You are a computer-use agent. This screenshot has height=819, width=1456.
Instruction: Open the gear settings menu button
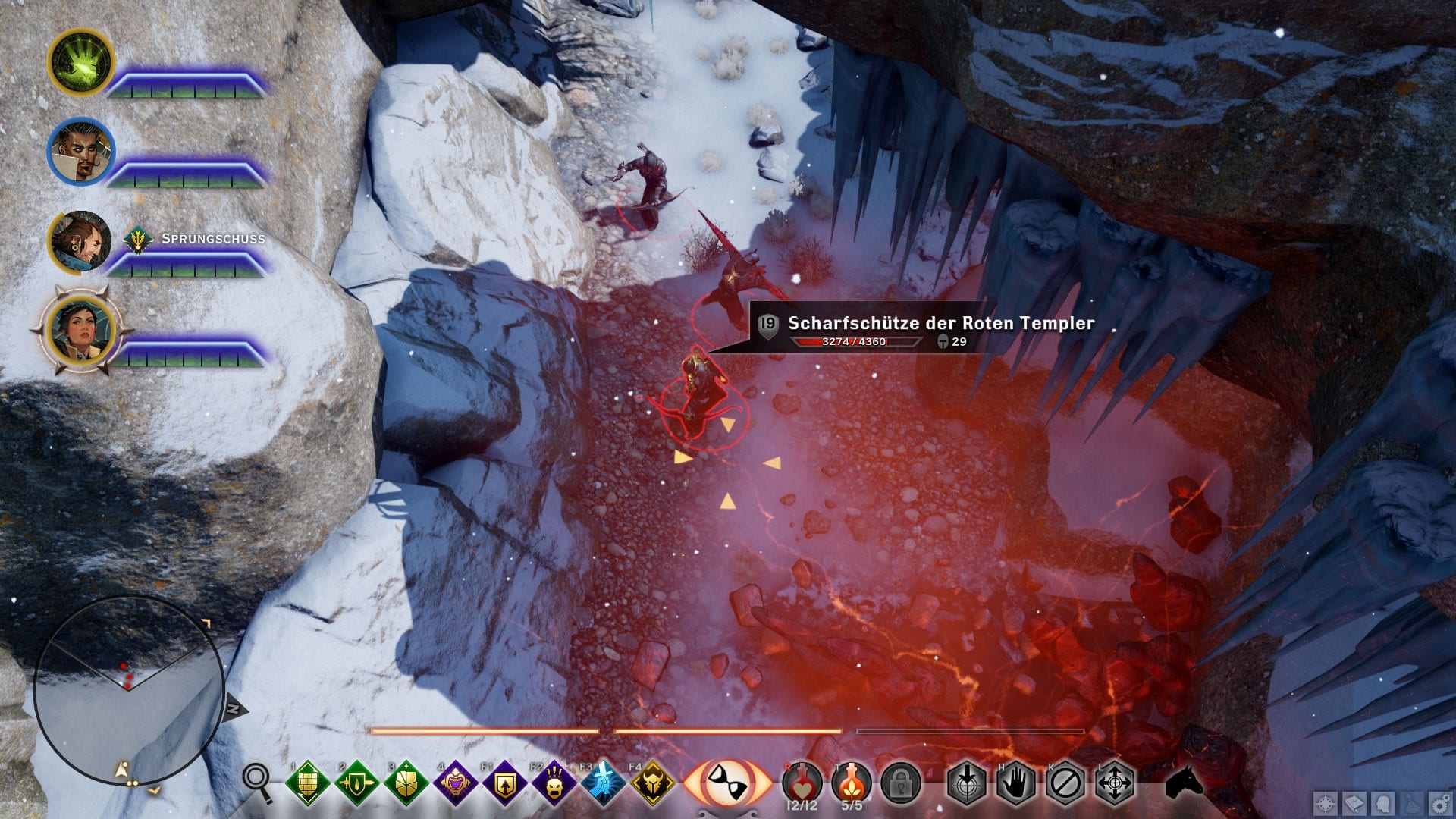(1440, 804)
